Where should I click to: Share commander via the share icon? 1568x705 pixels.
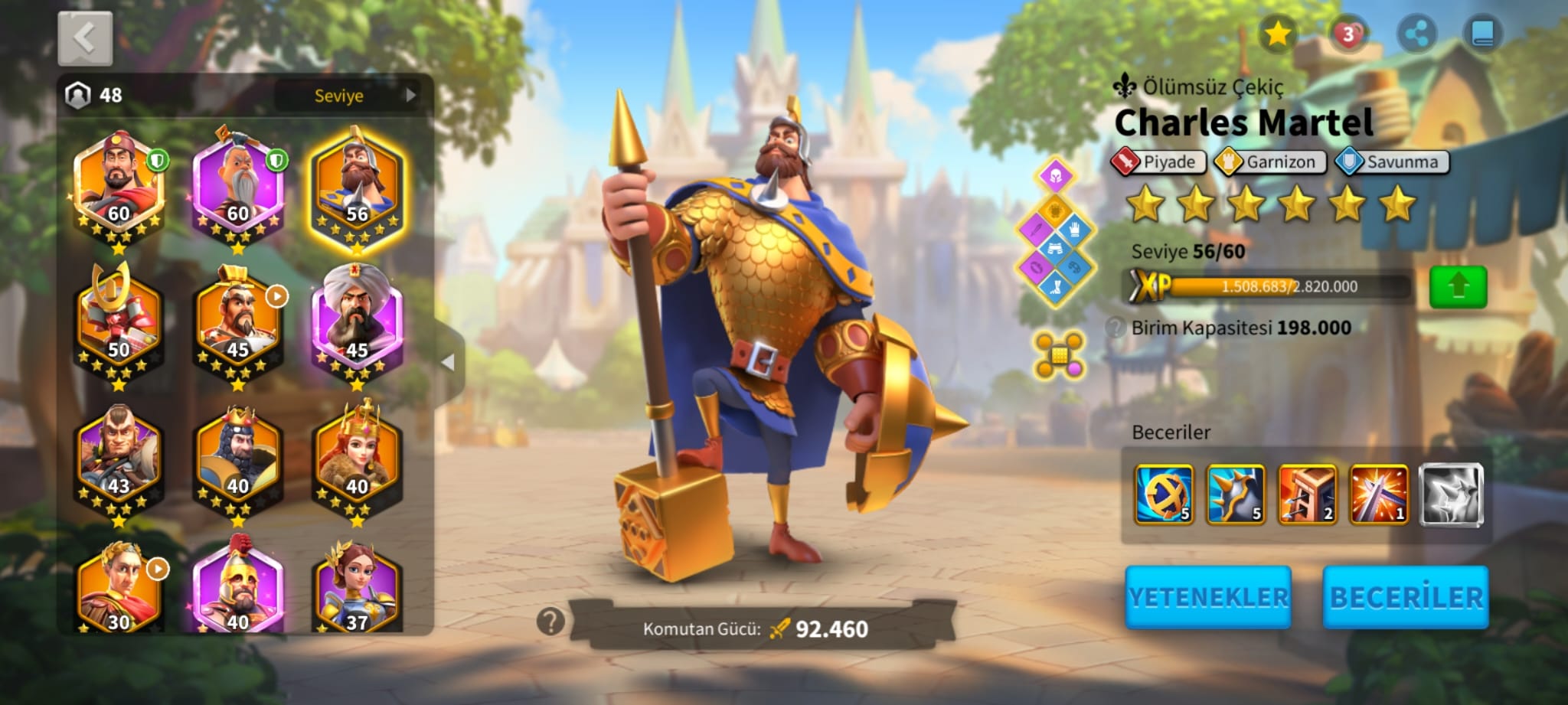1416,34
